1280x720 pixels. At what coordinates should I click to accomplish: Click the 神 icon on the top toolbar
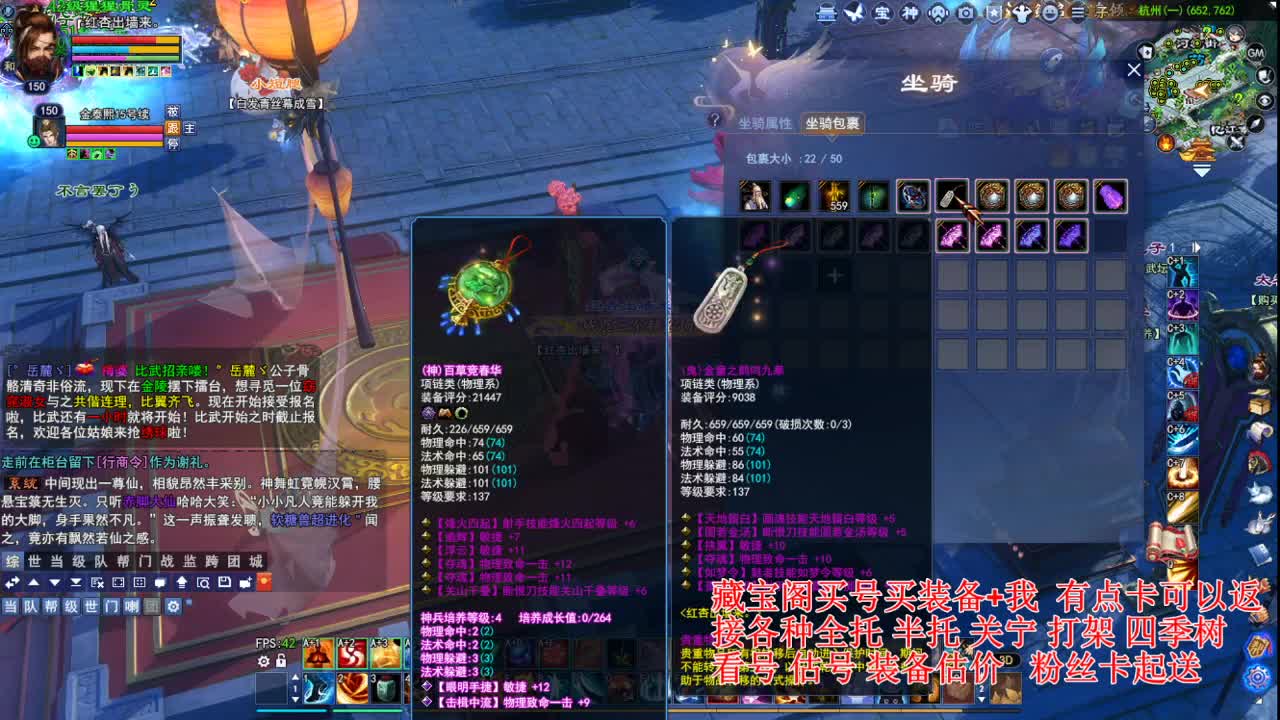909,12
